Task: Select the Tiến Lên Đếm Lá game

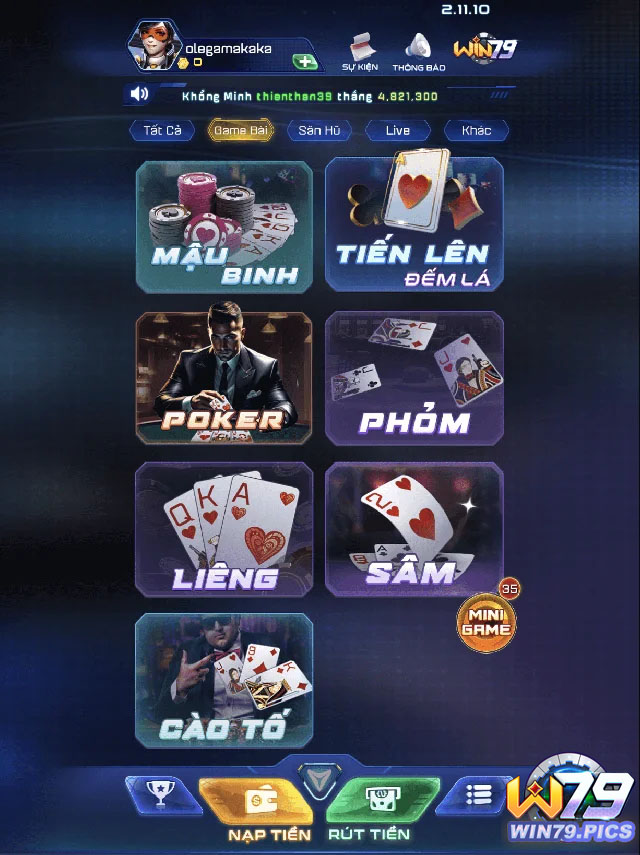Action: click(x=414, y=225)
